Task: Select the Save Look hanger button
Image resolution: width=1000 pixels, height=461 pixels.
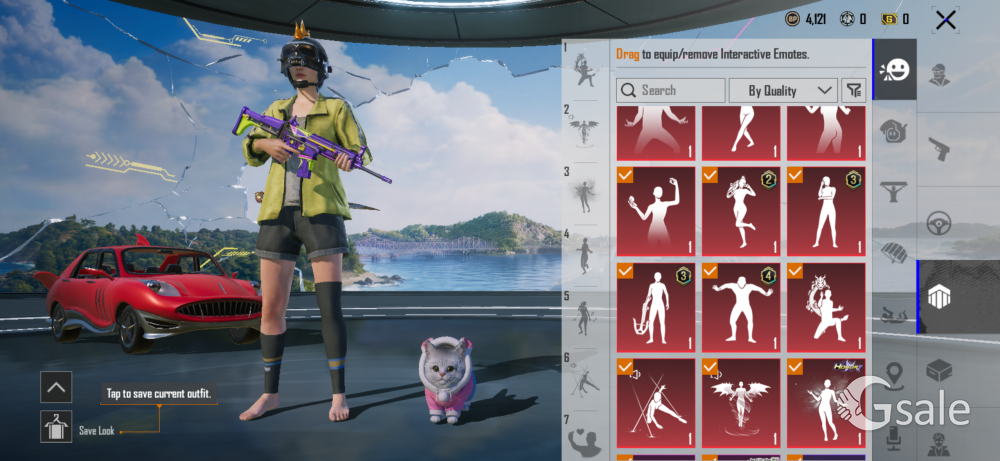Action: 56,427
